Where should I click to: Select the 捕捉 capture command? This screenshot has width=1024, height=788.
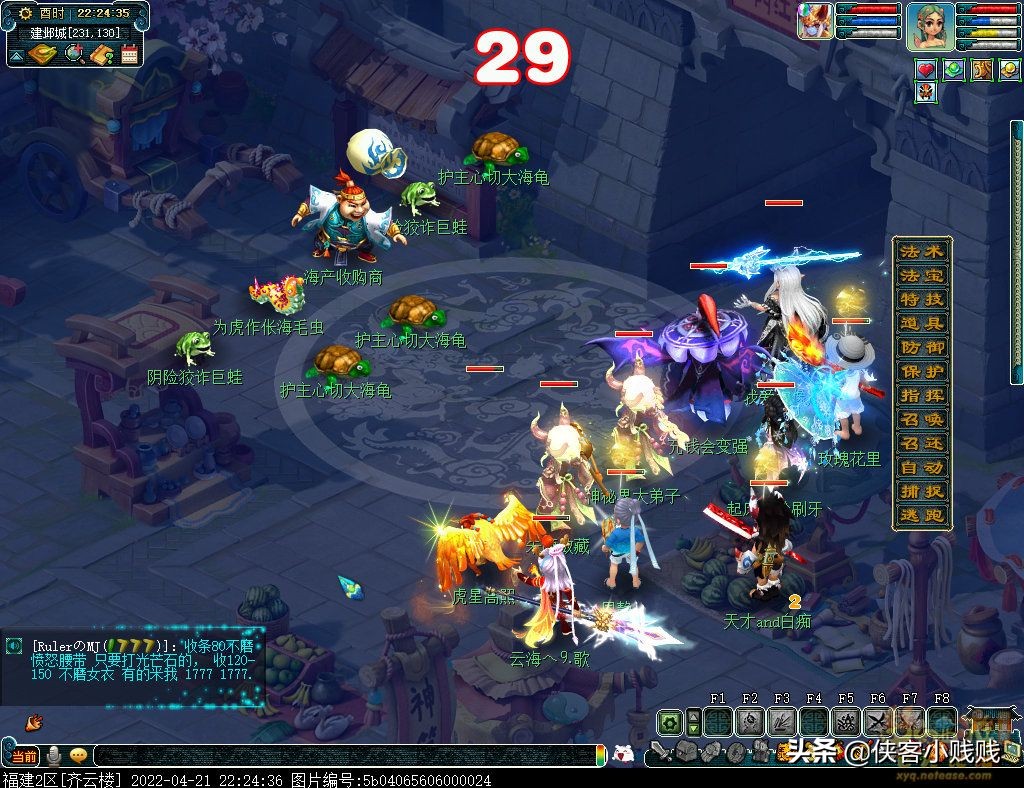[x=921, y=491]
